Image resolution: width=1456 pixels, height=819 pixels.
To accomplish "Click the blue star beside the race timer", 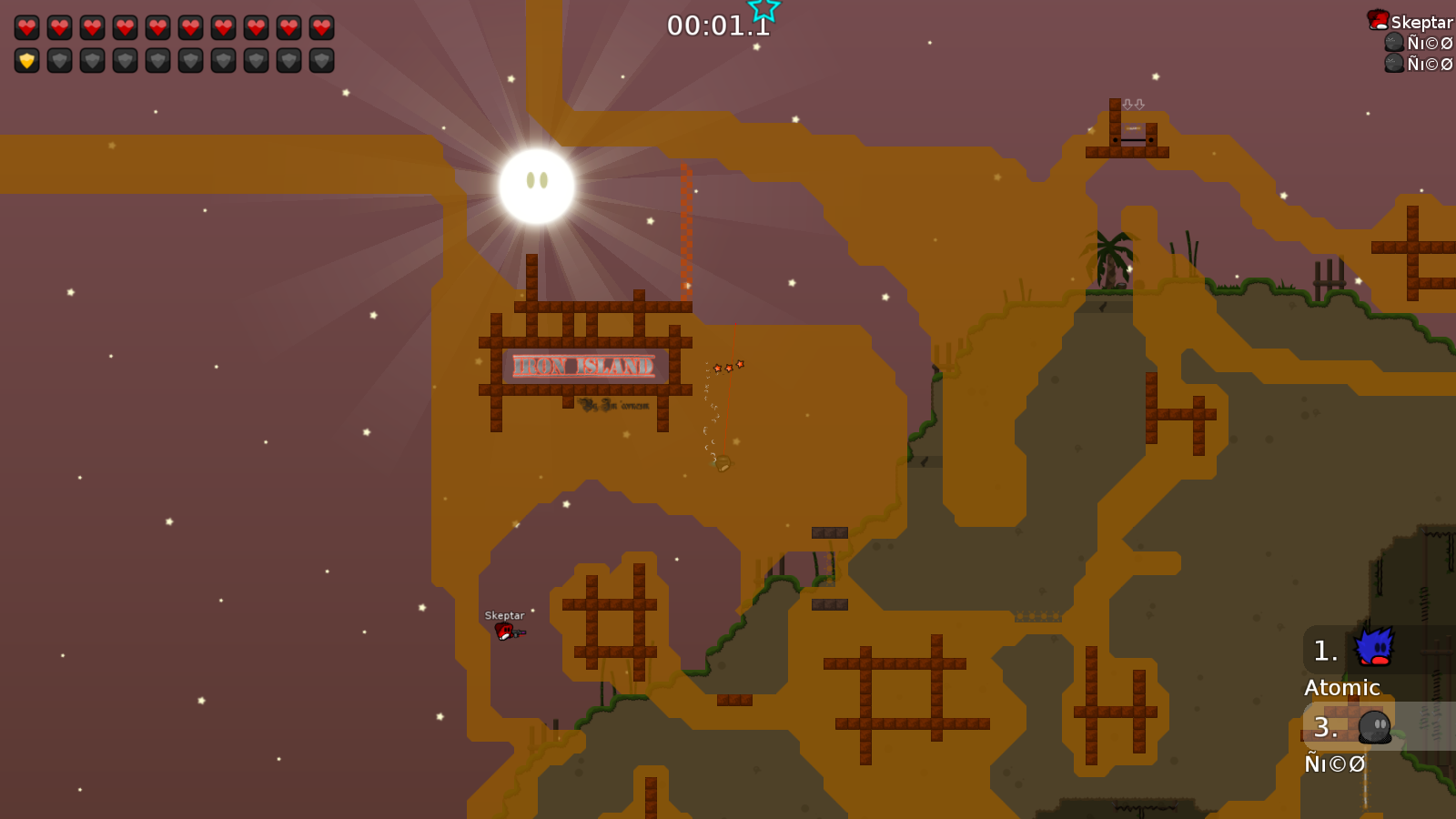I will pos(764,11).
